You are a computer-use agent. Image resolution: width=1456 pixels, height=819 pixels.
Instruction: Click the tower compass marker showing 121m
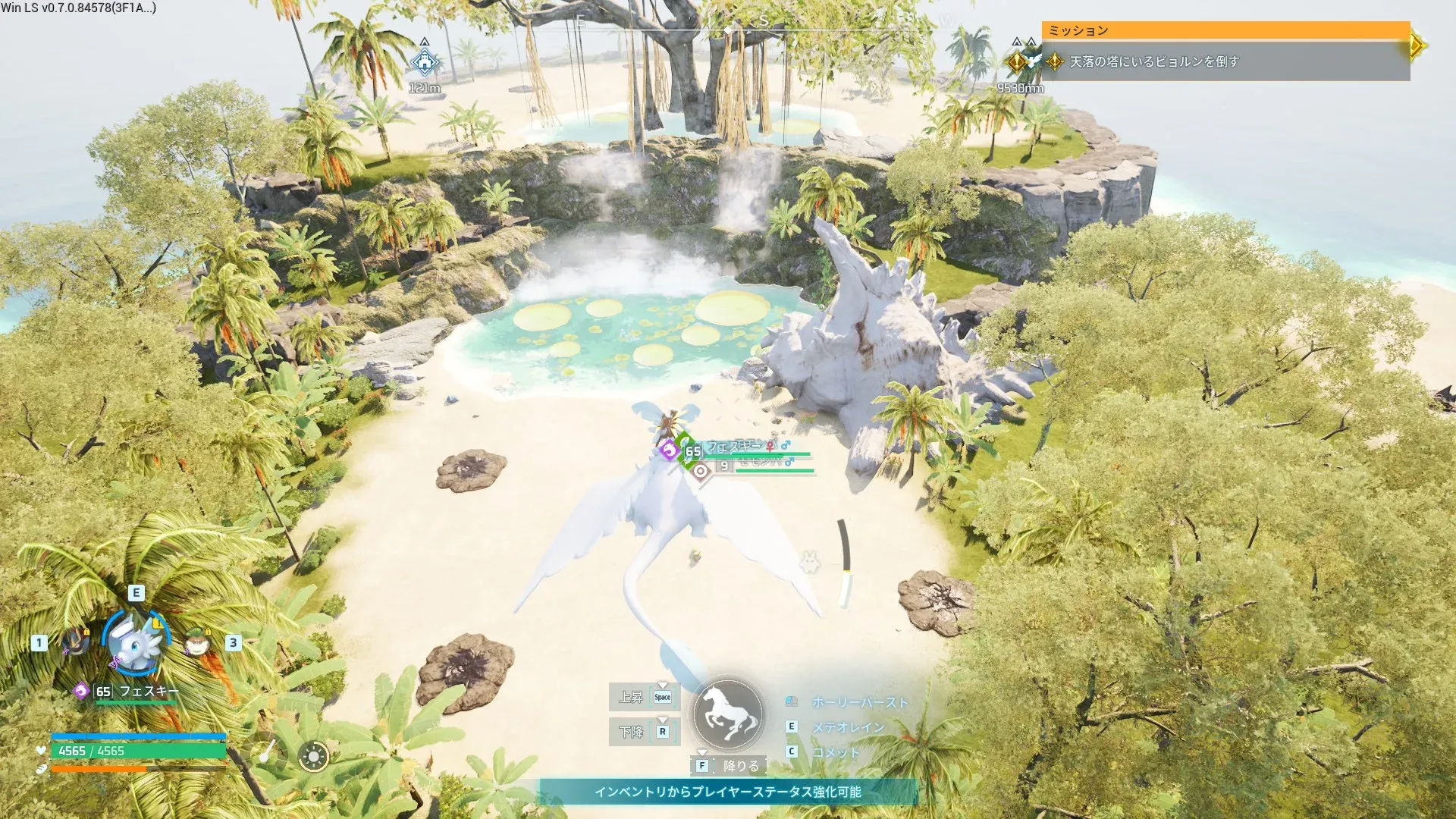click(x=425, y=62)
